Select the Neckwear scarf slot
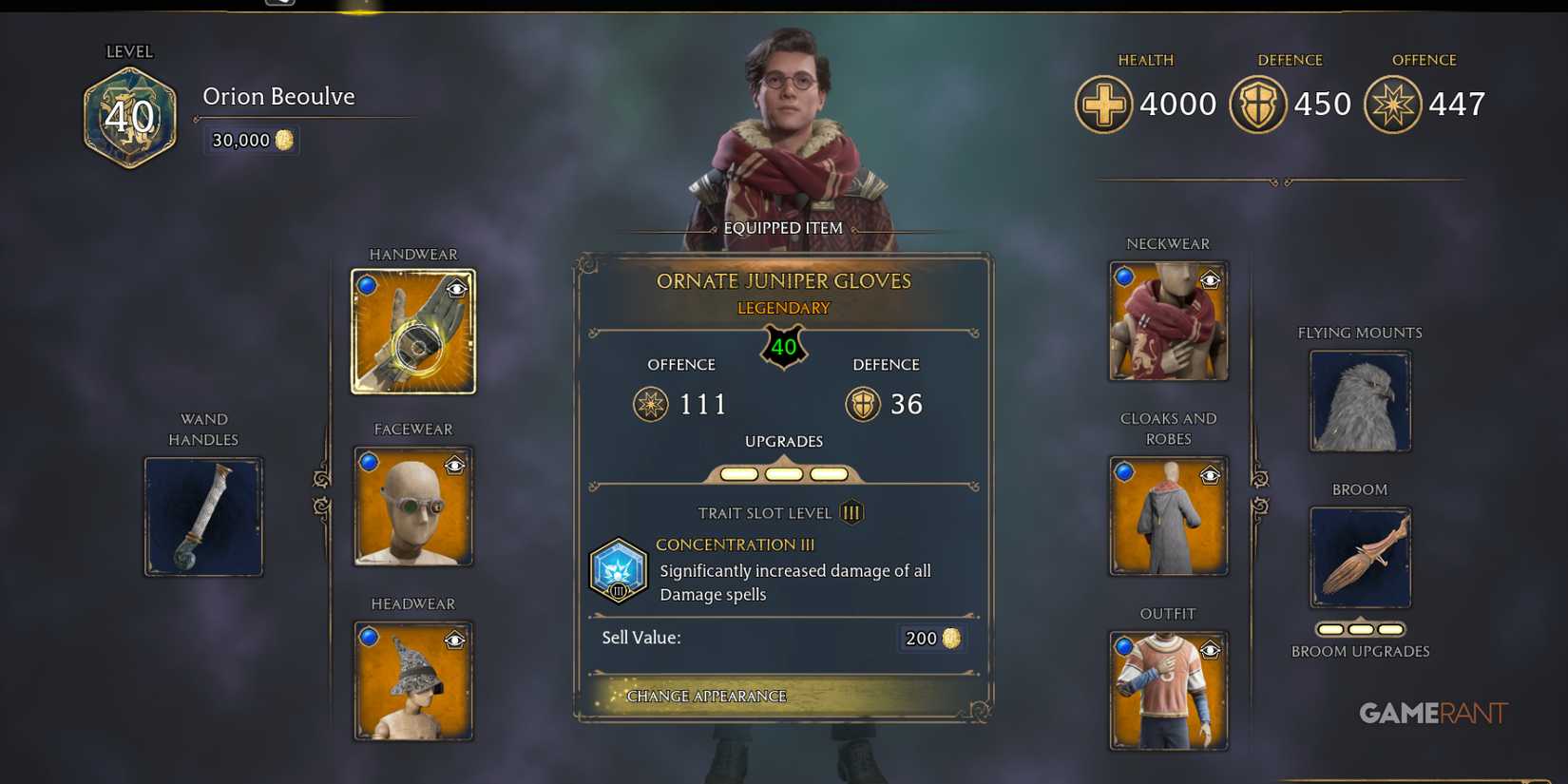1568x784 pixels. pyautogui.click(x=1168, y=320)
